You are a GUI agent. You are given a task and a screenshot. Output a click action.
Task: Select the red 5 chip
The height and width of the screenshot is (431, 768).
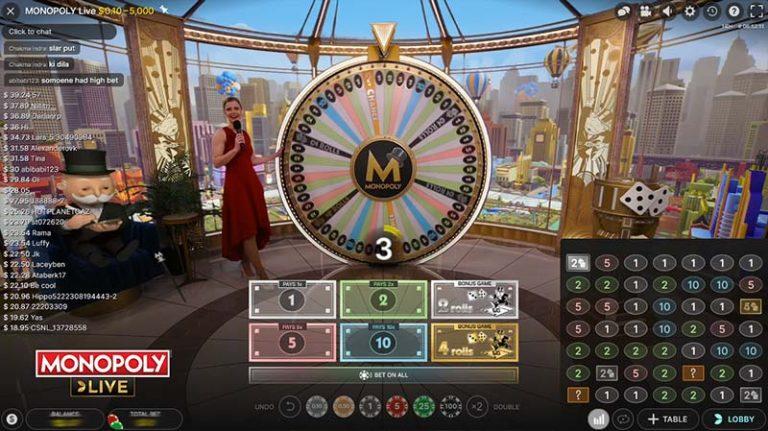(397, 406)
